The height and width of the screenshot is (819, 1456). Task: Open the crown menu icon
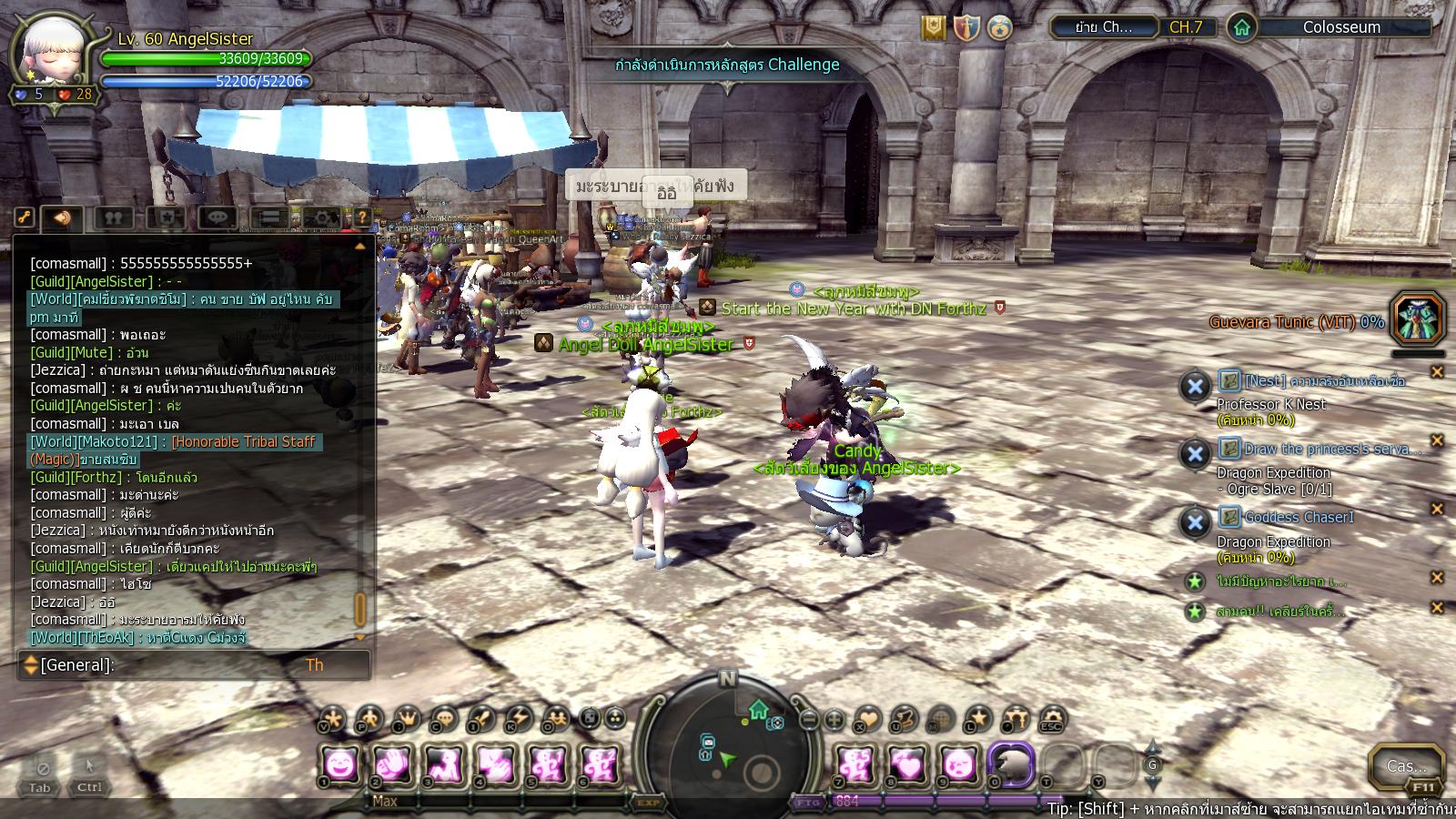406,720
